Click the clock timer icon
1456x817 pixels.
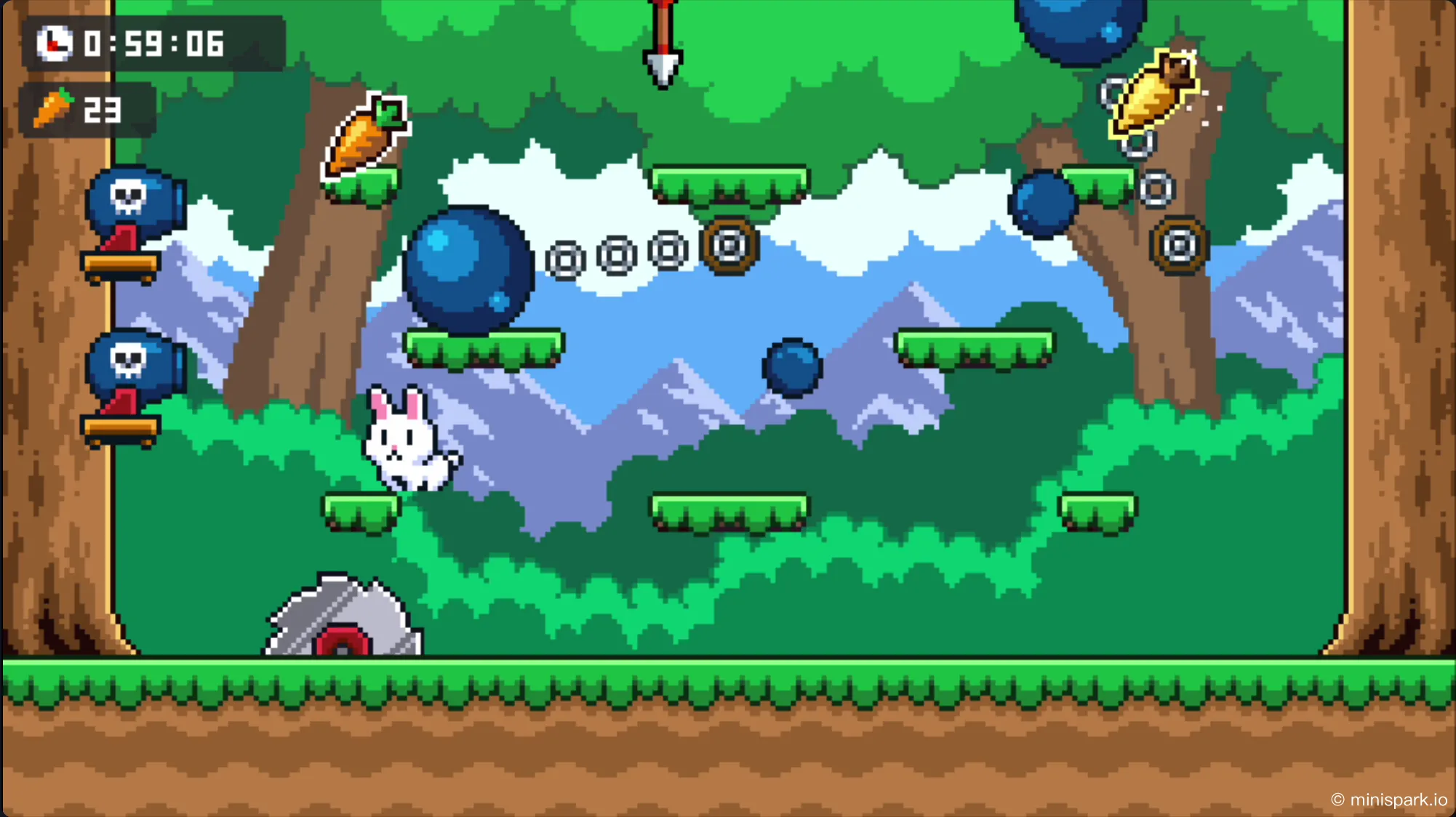tap(55, 45)
